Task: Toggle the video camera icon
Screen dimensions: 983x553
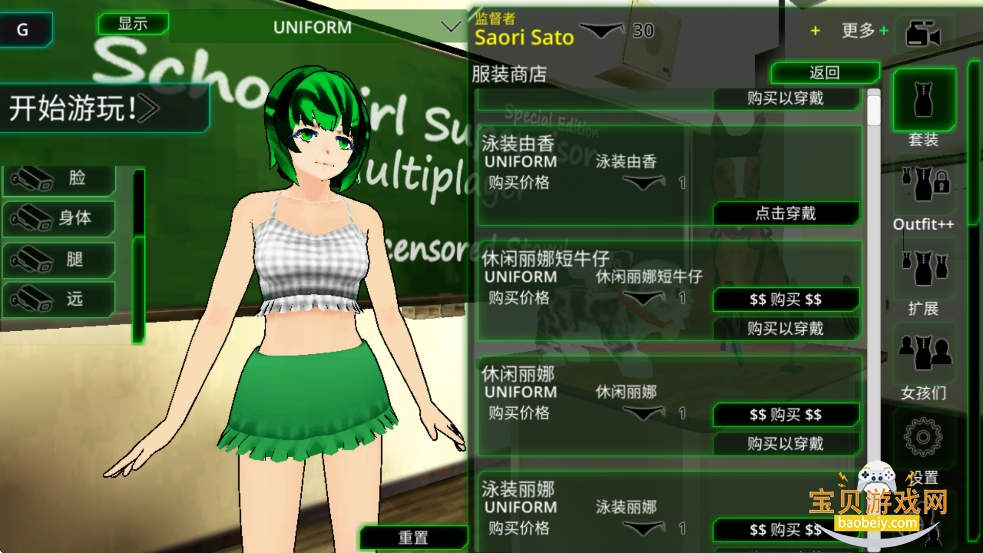Action: 922,34
